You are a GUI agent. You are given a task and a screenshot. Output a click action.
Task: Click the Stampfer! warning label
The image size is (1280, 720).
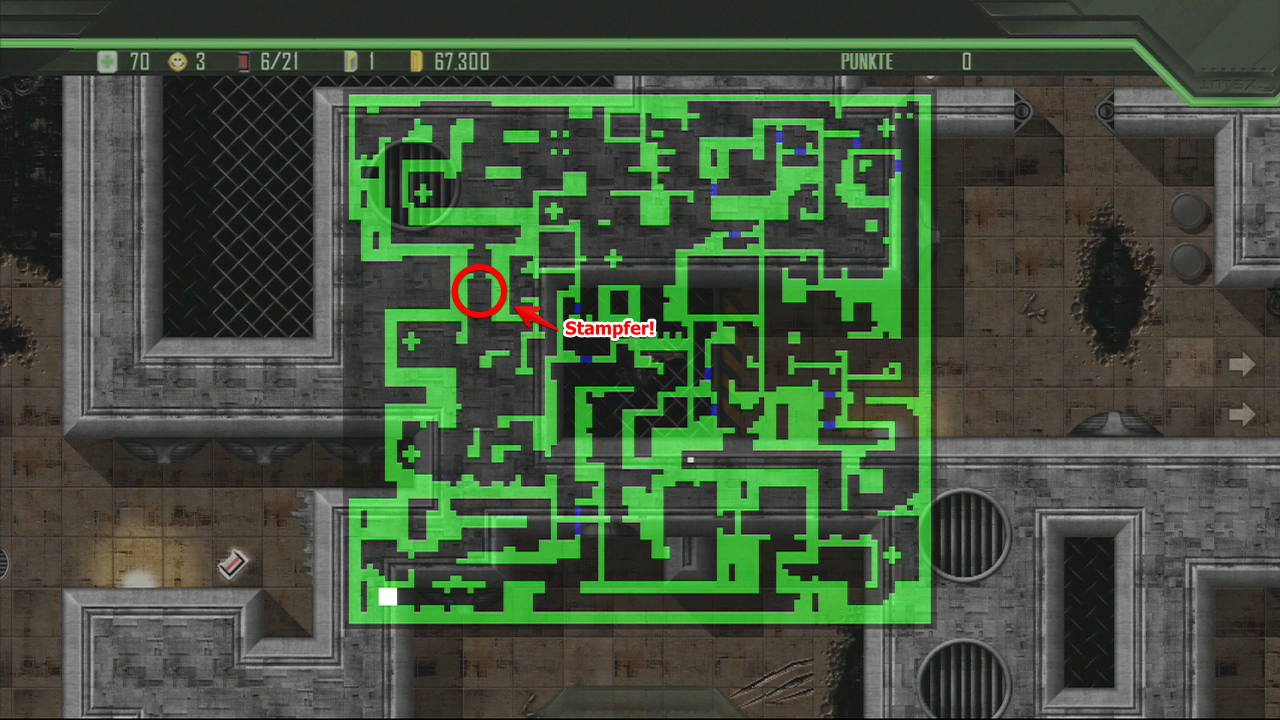pos(610,328)
